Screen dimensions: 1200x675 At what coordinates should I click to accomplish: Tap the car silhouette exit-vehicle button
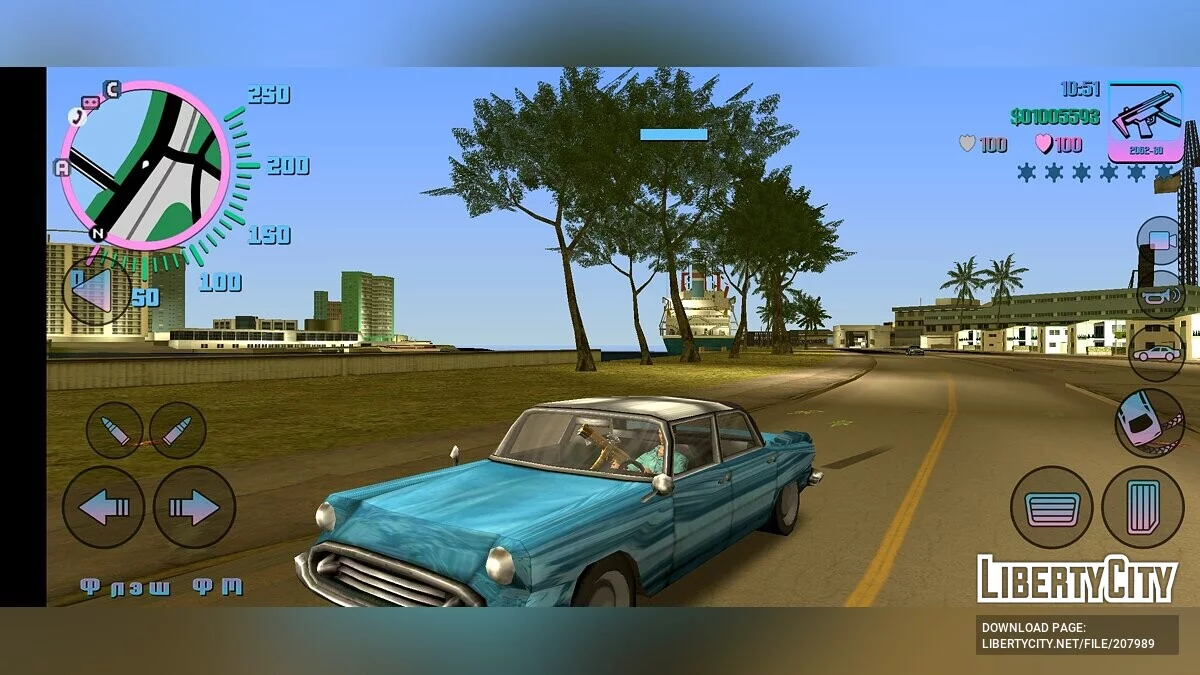(x=1157, y=353)
